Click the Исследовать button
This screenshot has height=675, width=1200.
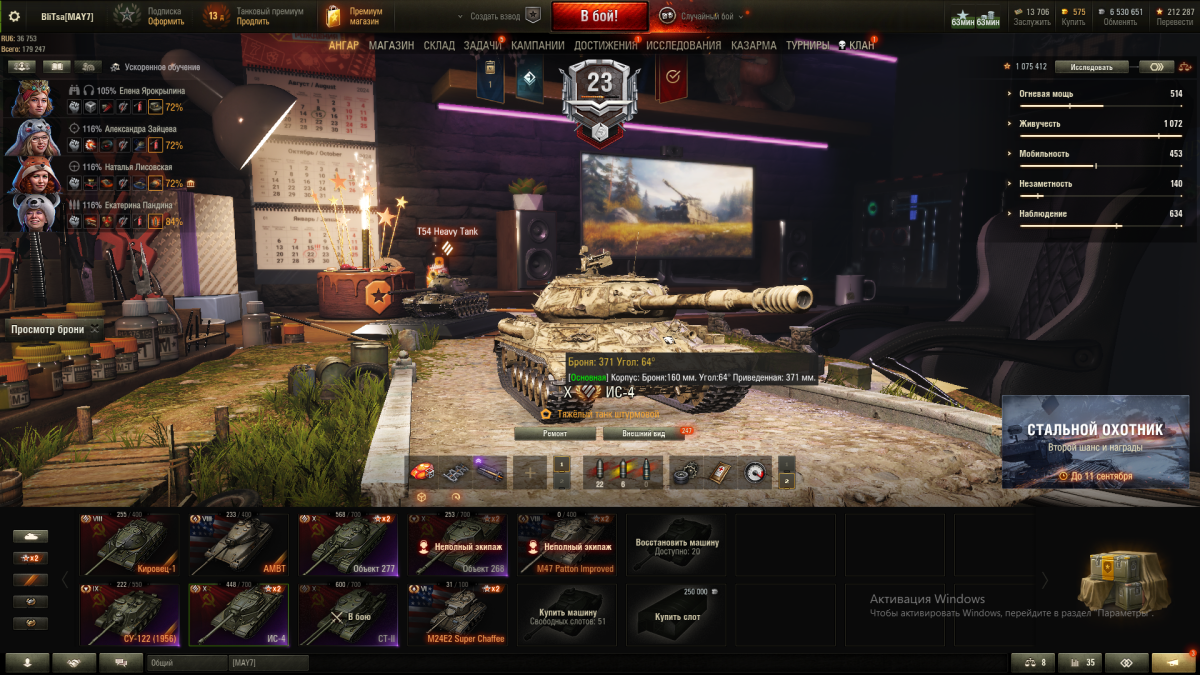[x=1090, y=67]
